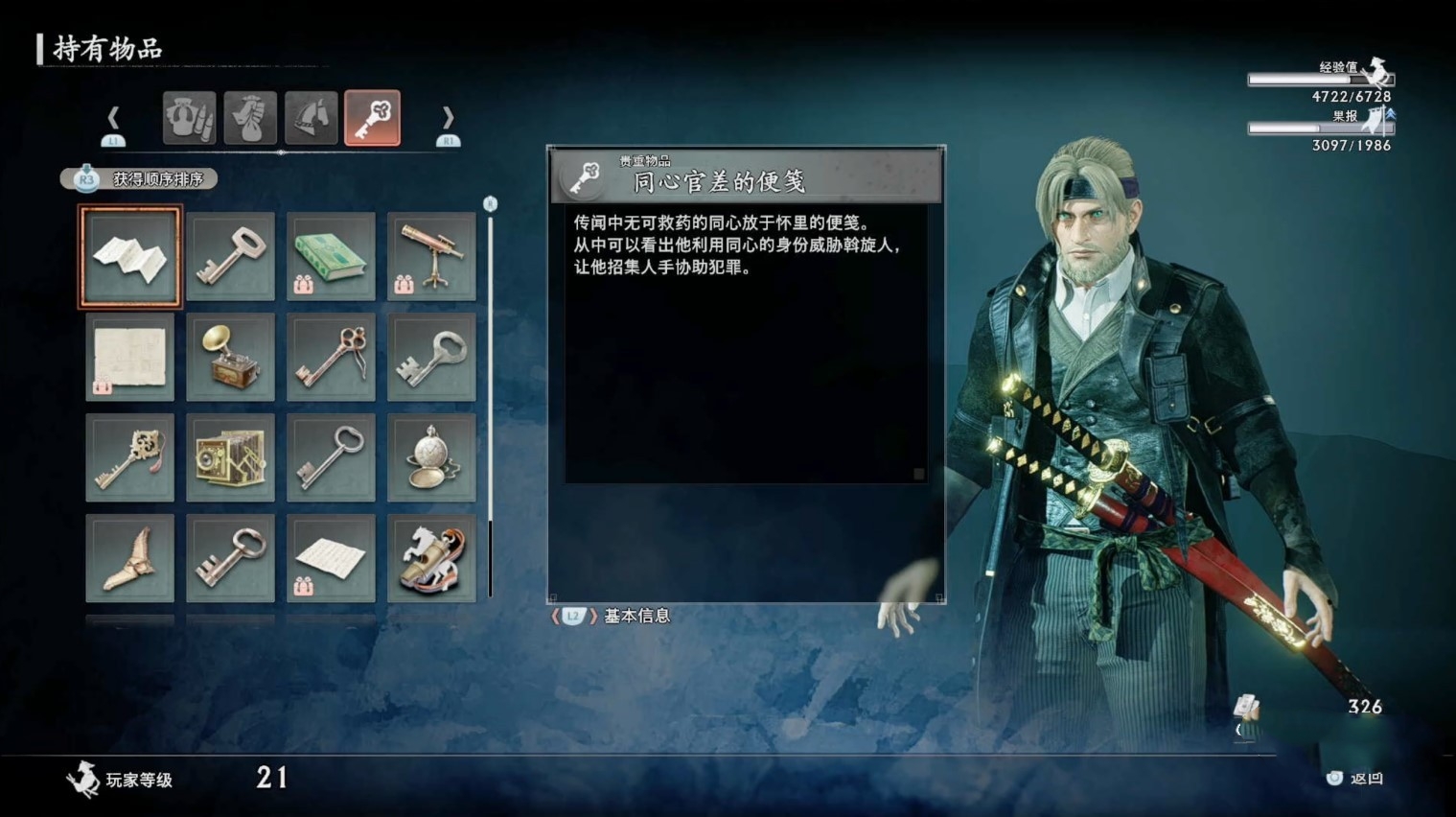
Task: Open the consumables and ammo tab
Action: 189,118
